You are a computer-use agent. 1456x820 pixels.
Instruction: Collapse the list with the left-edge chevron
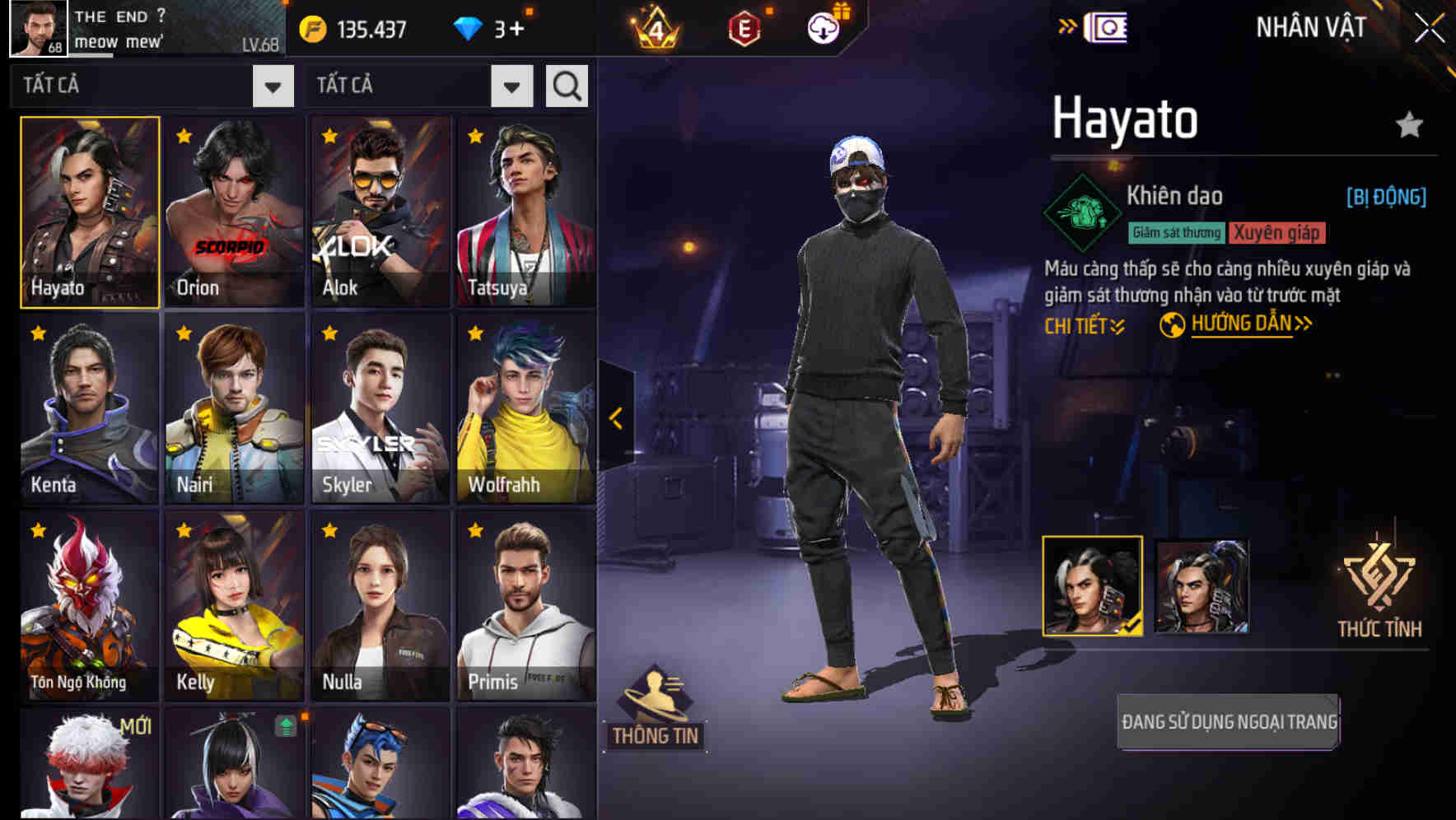(614, 418)
